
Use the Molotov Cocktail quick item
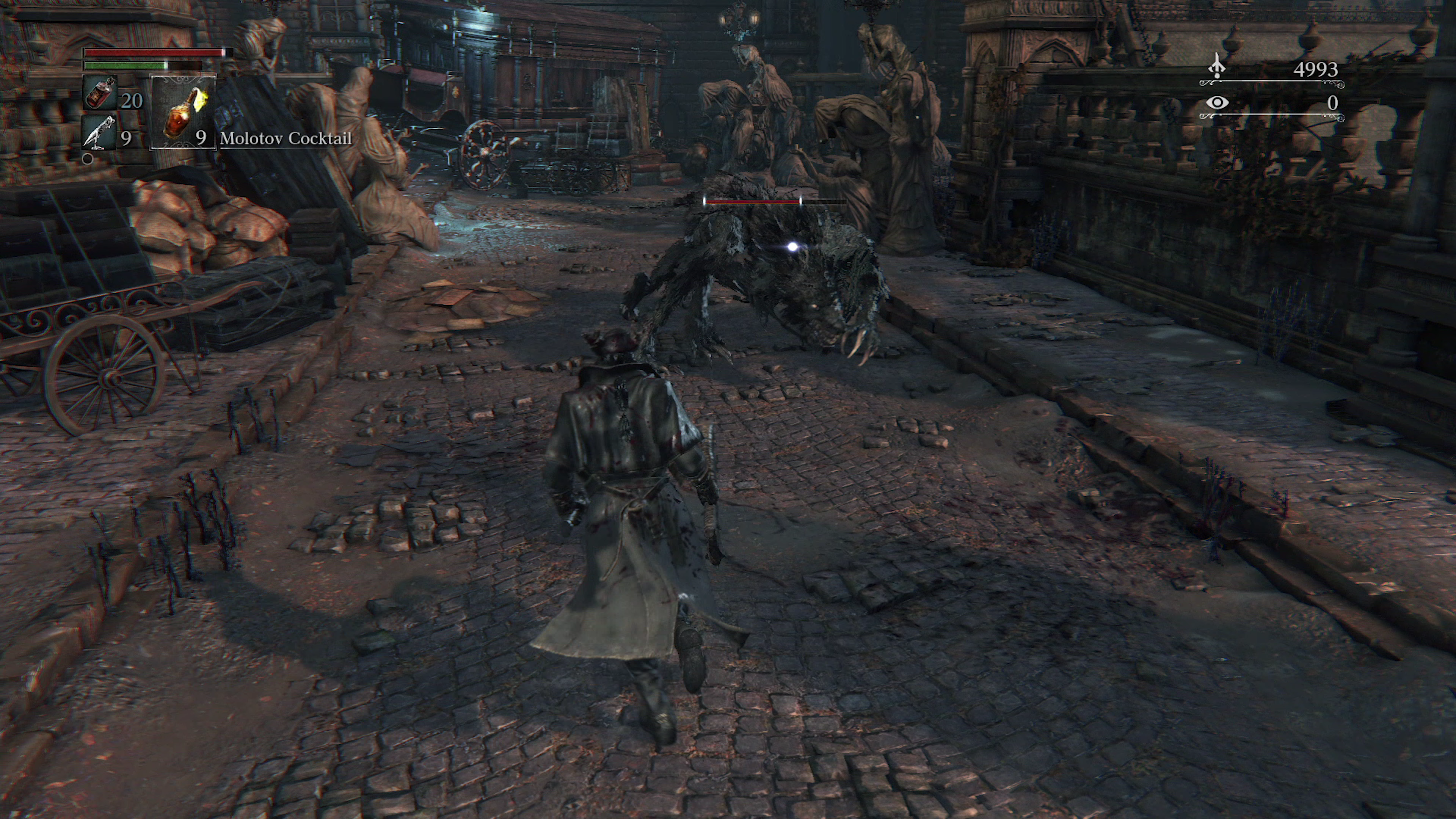pos(182,113)
